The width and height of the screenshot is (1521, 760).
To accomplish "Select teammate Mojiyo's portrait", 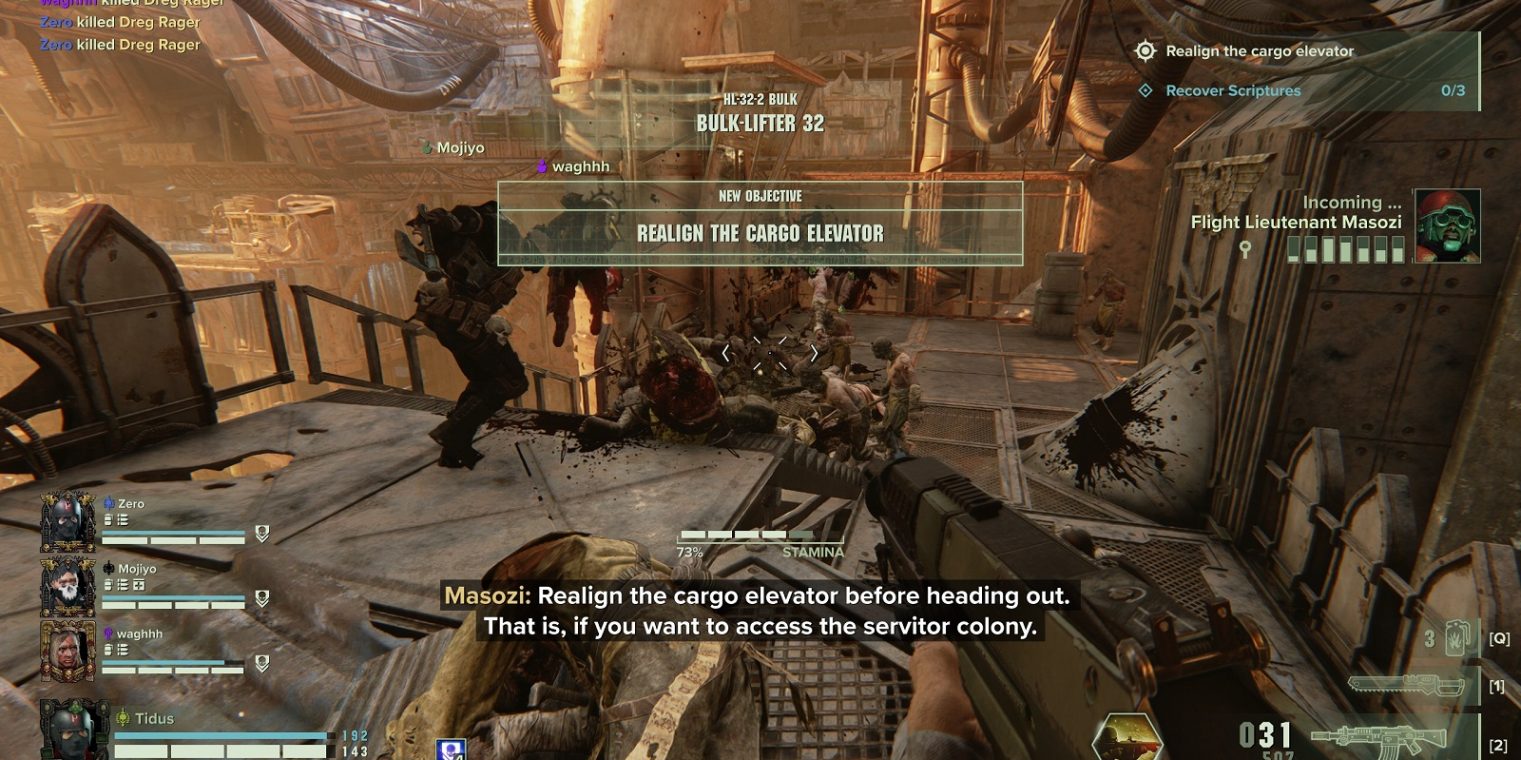I will point(68,588).
